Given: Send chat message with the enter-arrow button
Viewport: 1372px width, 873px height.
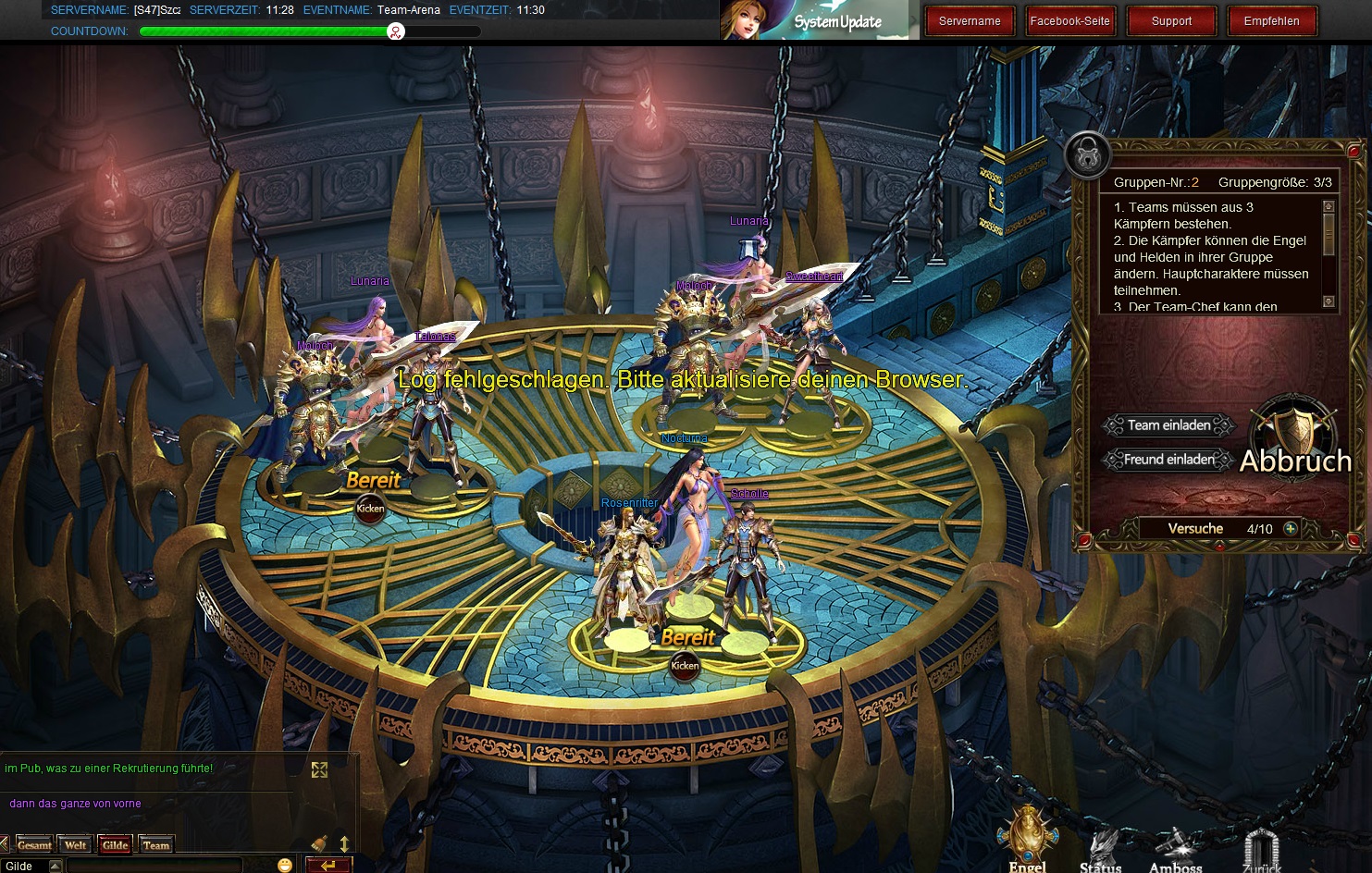Looking at the screenshot, I should pyautogui.click(x=328, y=866).
